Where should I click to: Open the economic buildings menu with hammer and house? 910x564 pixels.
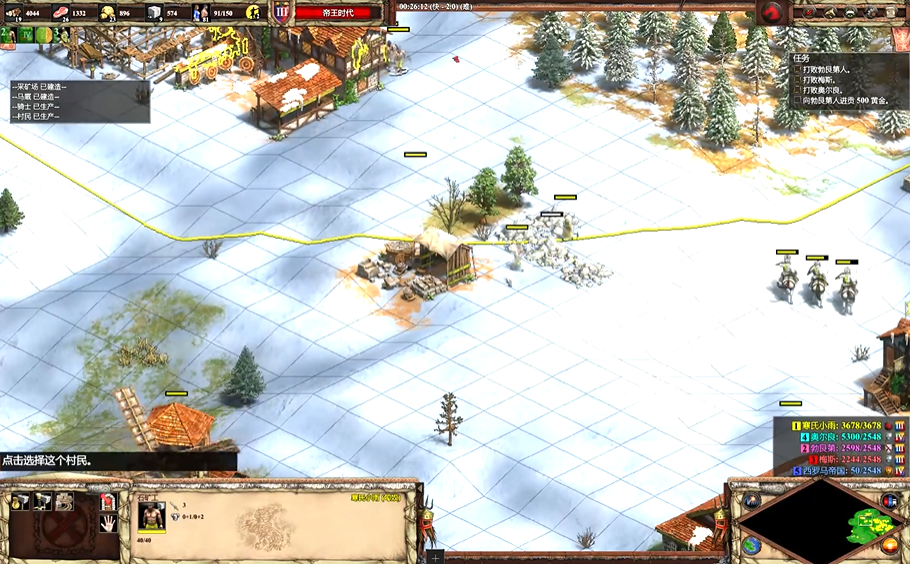(20, 501)
